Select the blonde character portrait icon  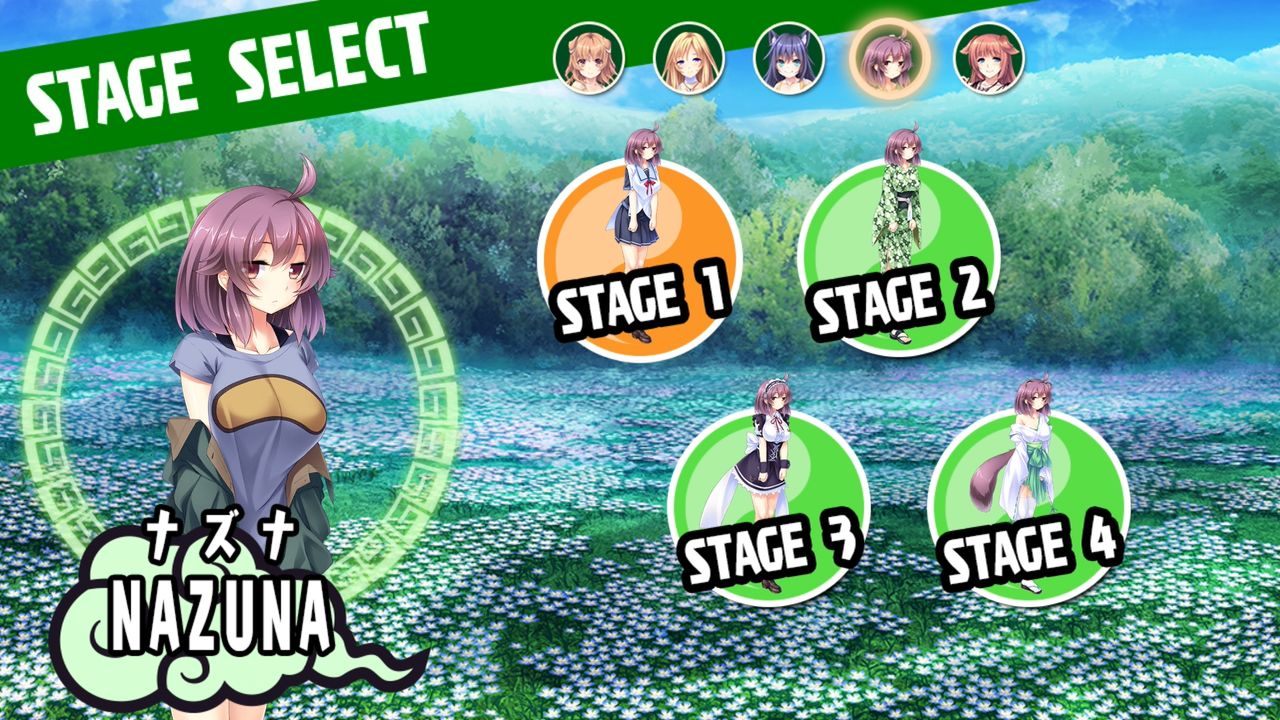[x=680, y=60]
